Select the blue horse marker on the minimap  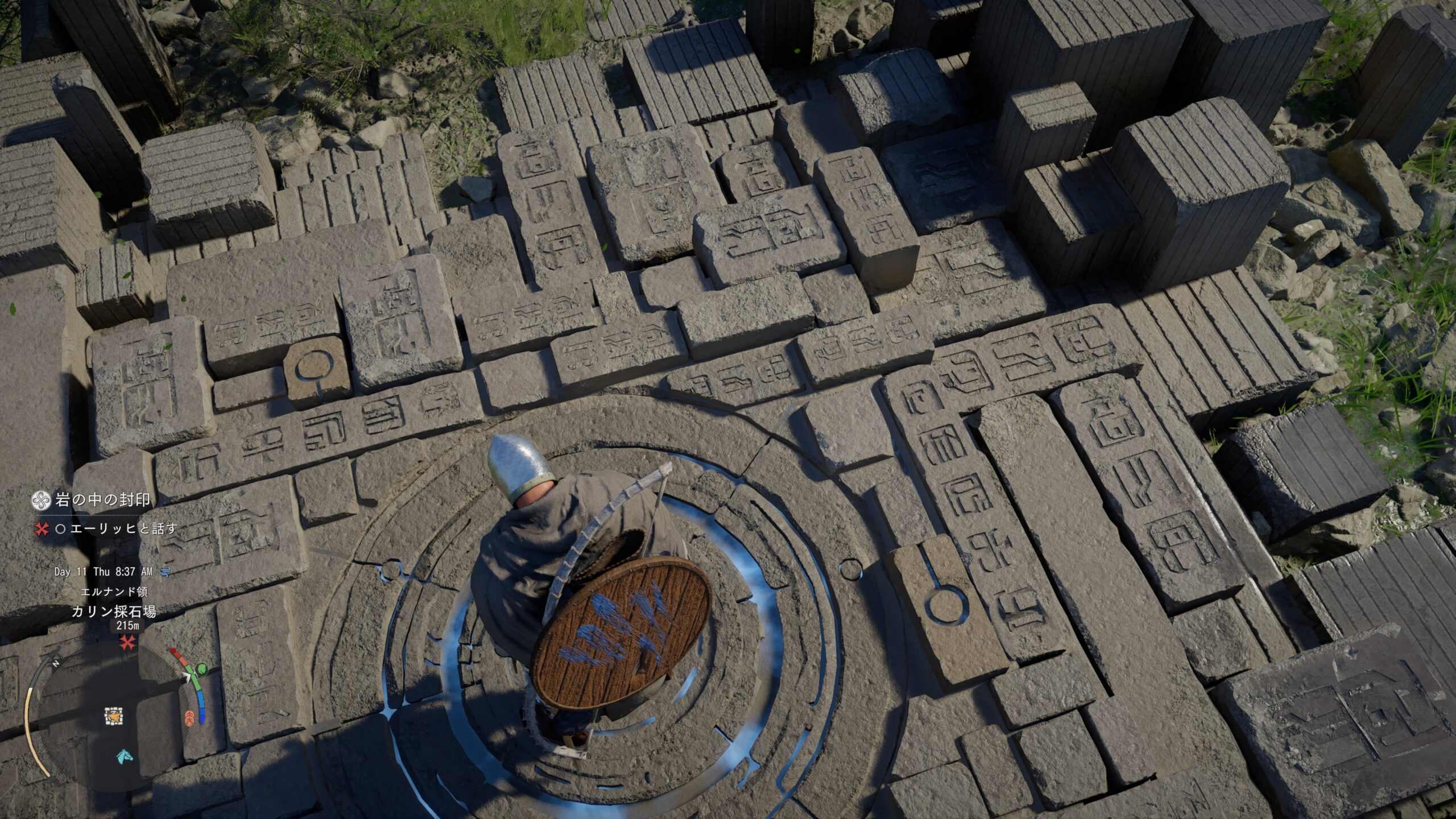click(124, 756)
